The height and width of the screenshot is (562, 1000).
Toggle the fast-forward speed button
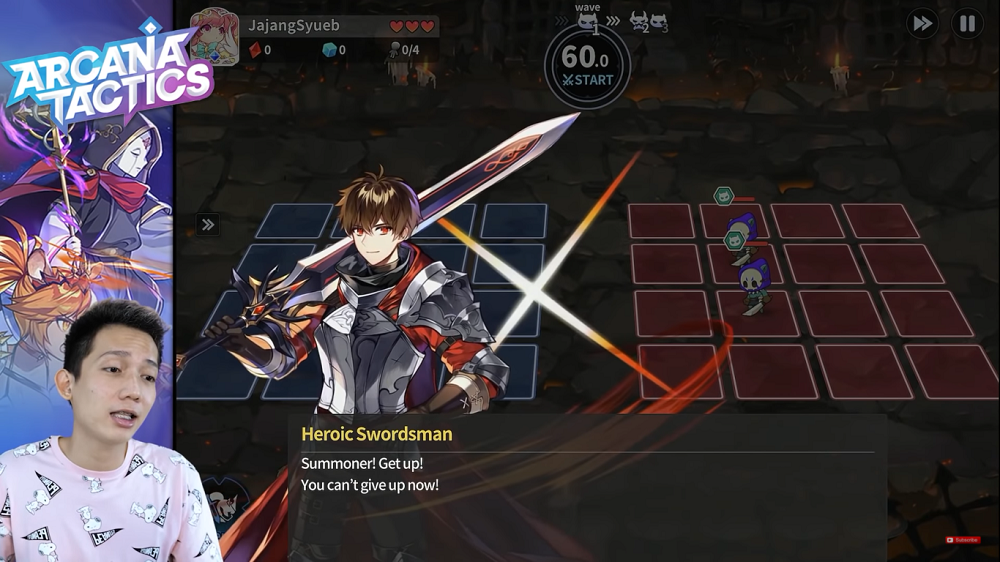922,24
